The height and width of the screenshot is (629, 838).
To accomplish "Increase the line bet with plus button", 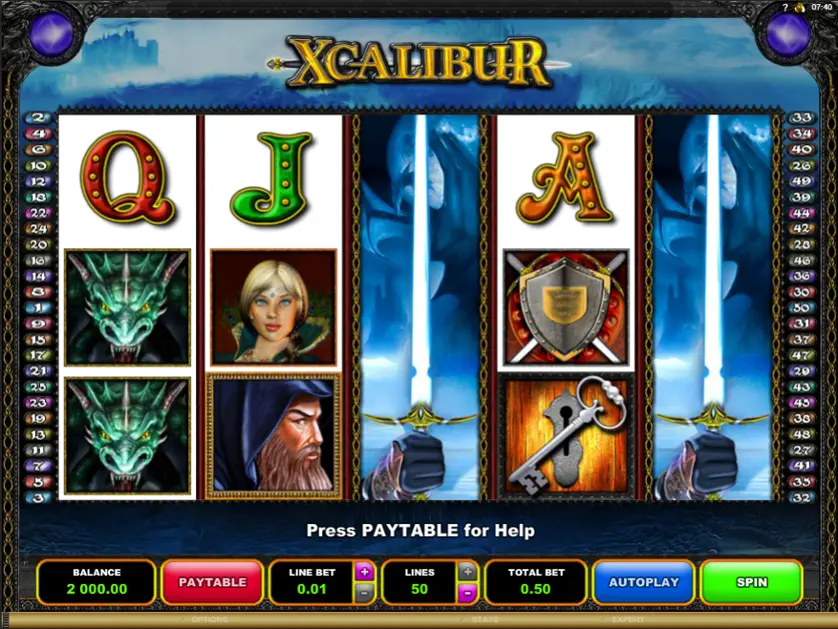I will [x=364, y=572].
